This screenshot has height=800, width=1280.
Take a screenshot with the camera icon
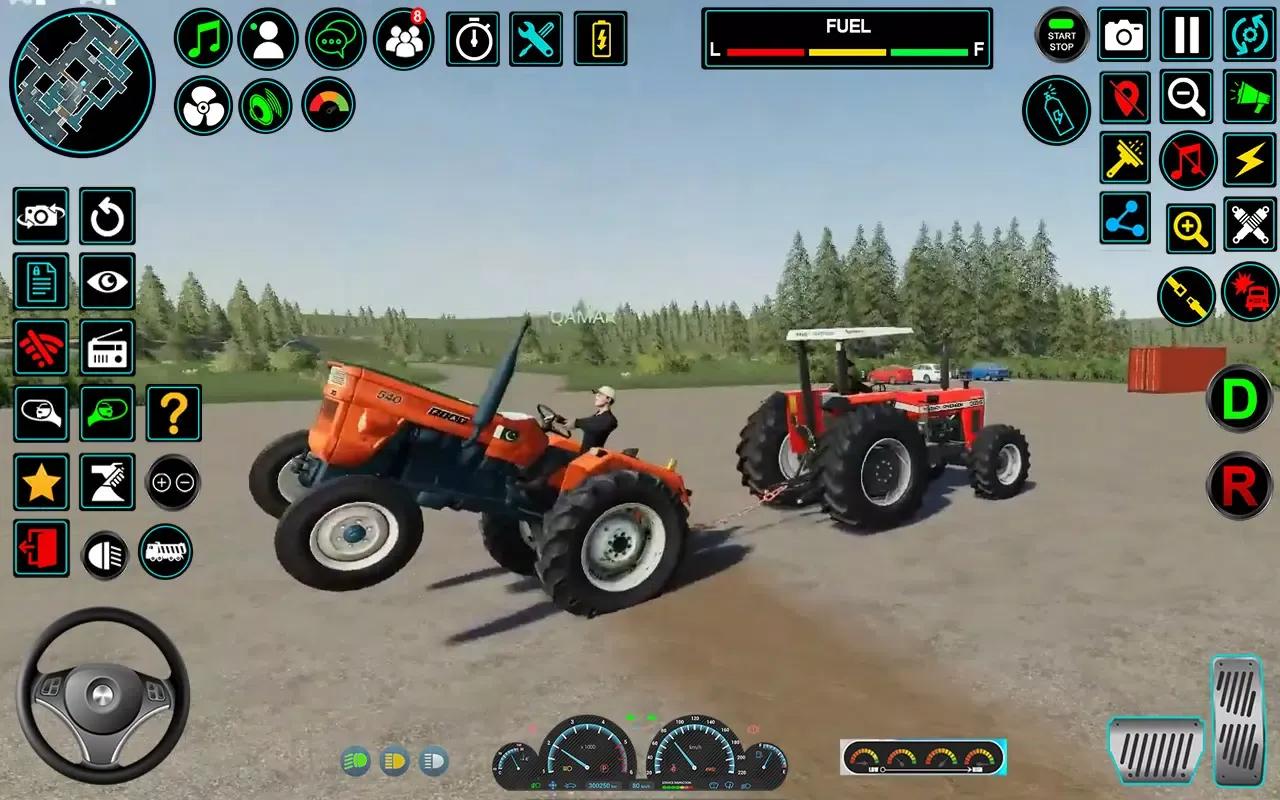click(x=1123, y=35)
